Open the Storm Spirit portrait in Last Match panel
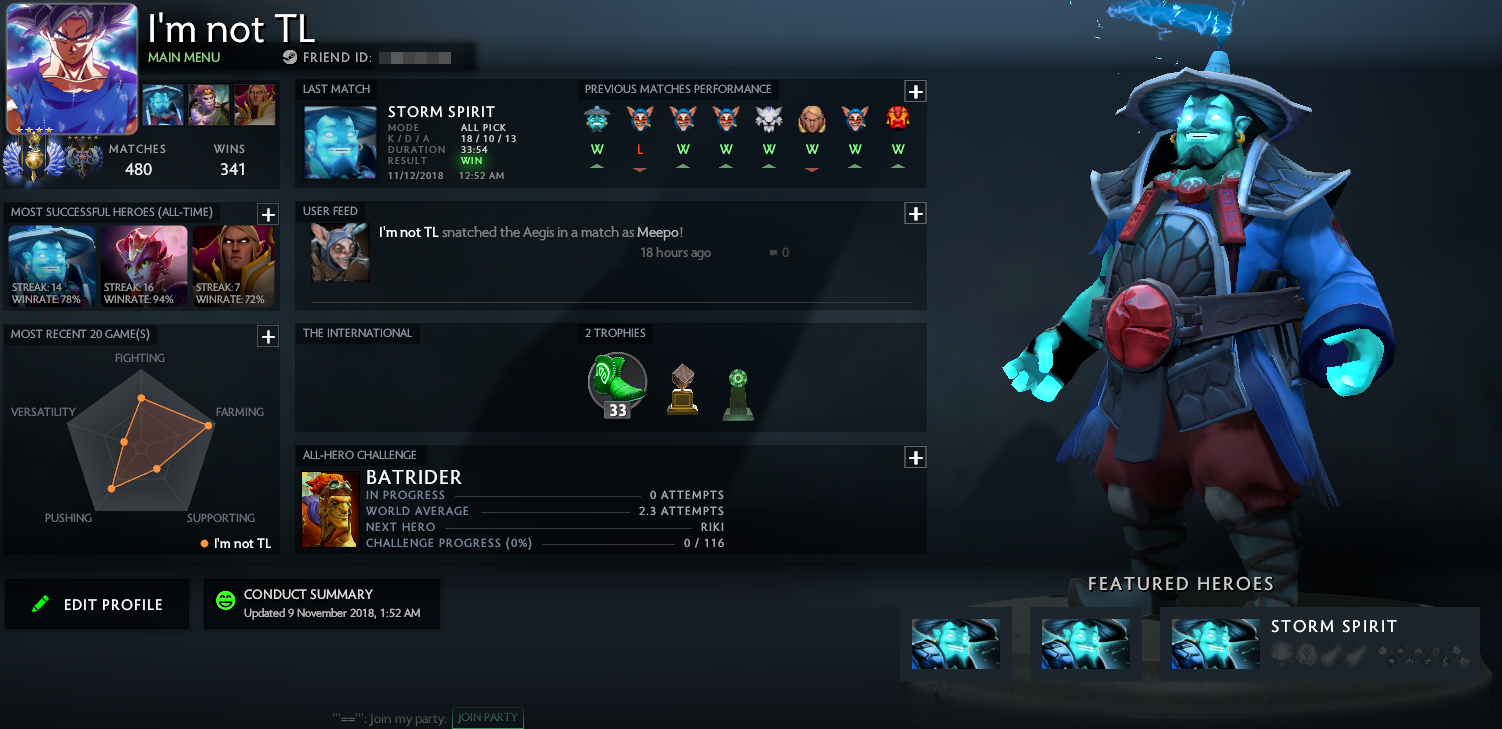1502x729 pixels. tap(339, 141)
